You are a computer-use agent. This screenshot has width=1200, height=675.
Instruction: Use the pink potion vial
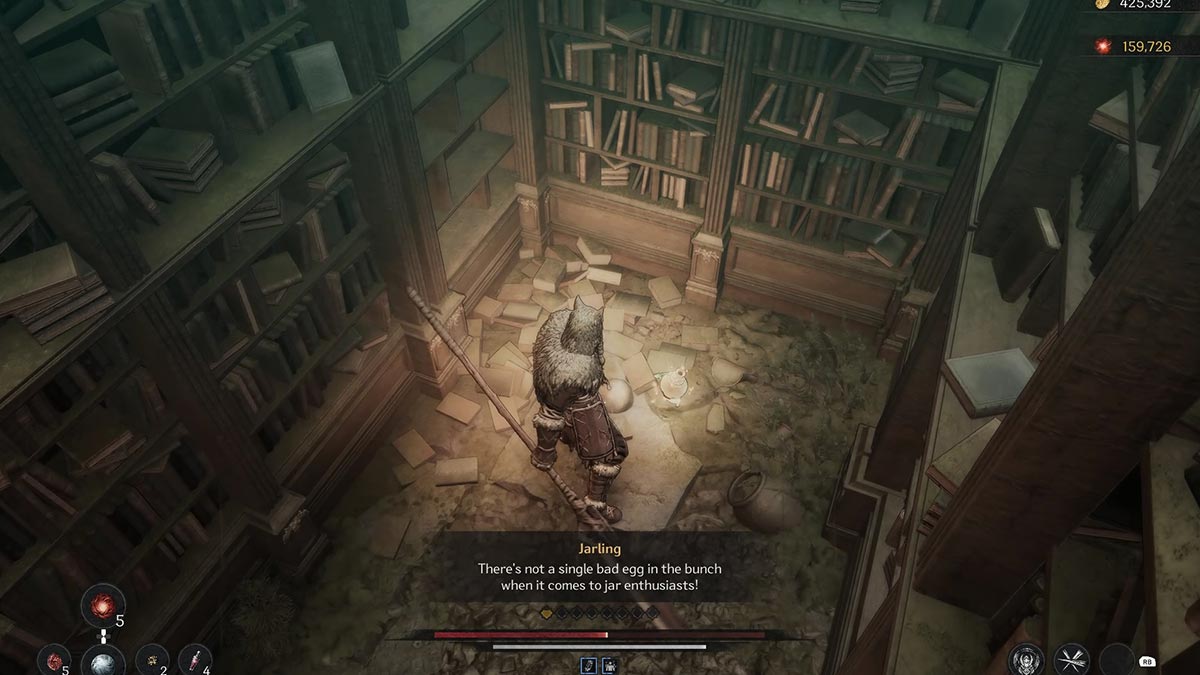[x=195, y=660]
